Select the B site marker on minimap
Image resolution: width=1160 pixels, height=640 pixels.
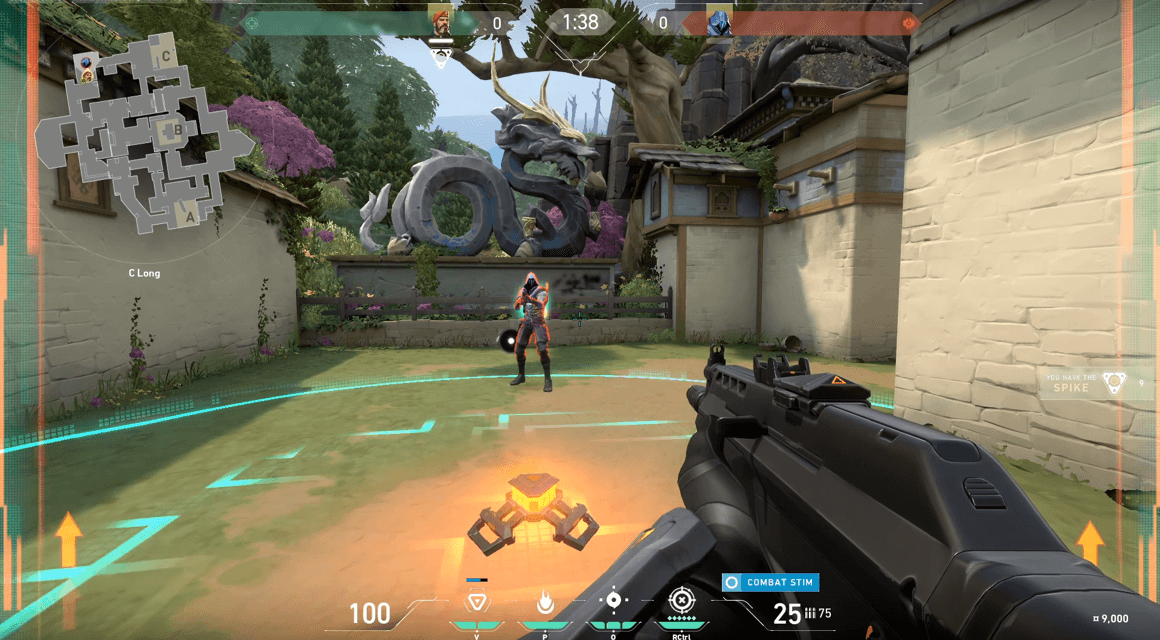click(177, 128)
